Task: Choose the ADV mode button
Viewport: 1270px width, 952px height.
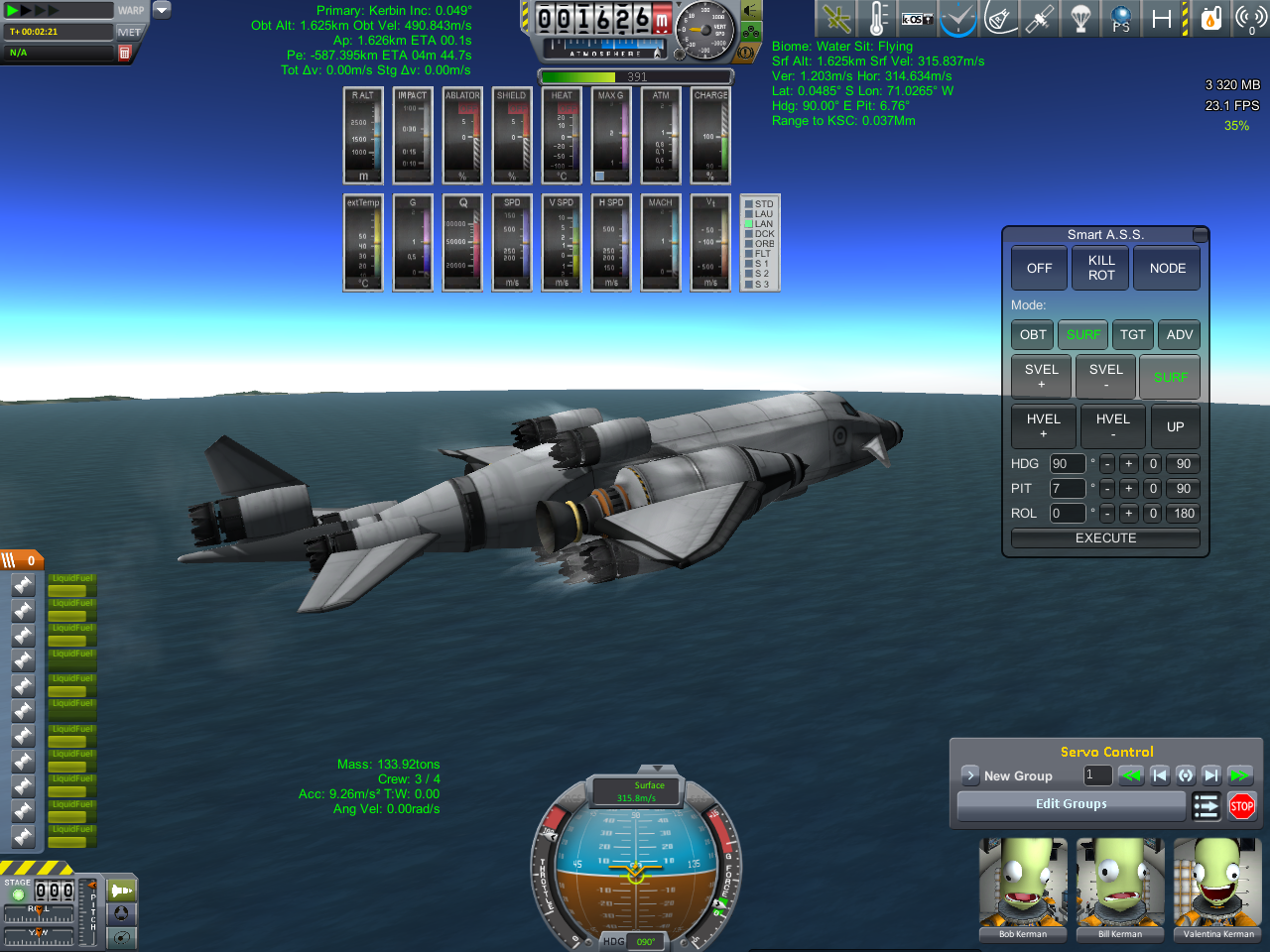Action: point(1179,335)
